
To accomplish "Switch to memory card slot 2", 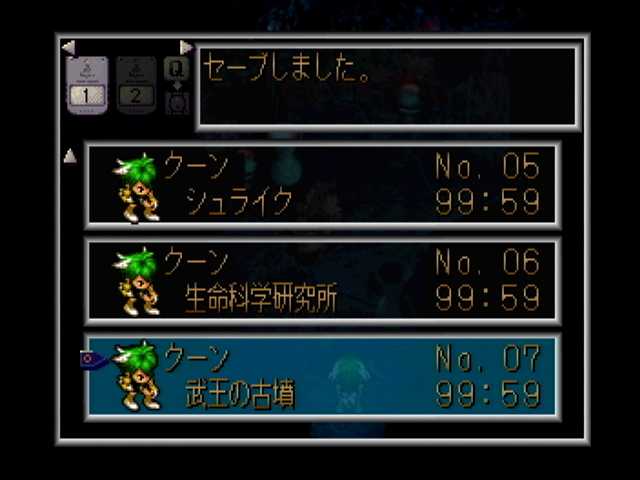I will click(x=136, y=84).
